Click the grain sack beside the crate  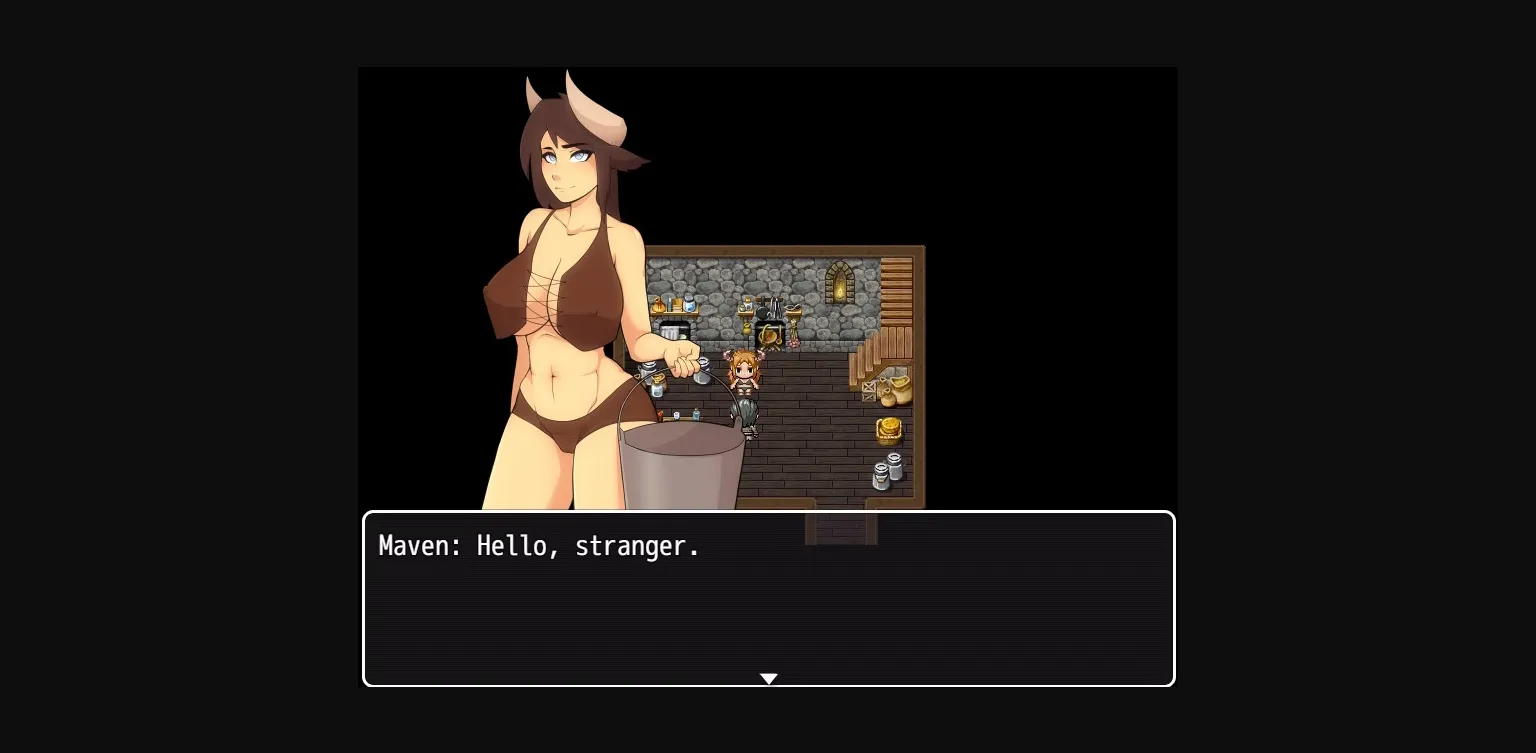(x=899, y=386)
